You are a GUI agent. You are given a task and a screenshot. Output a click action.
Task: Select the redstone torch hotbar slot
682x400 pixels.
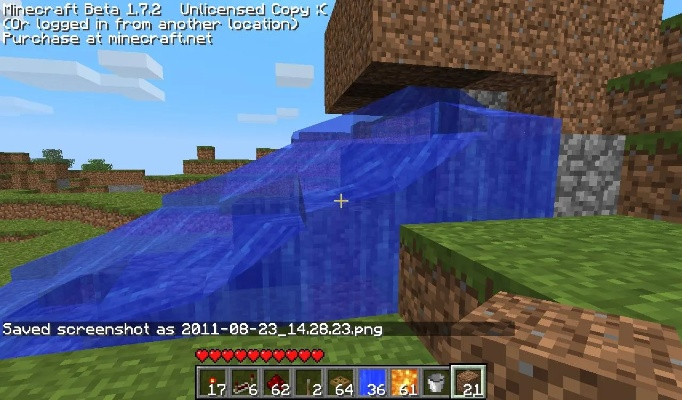coord(211,381)
